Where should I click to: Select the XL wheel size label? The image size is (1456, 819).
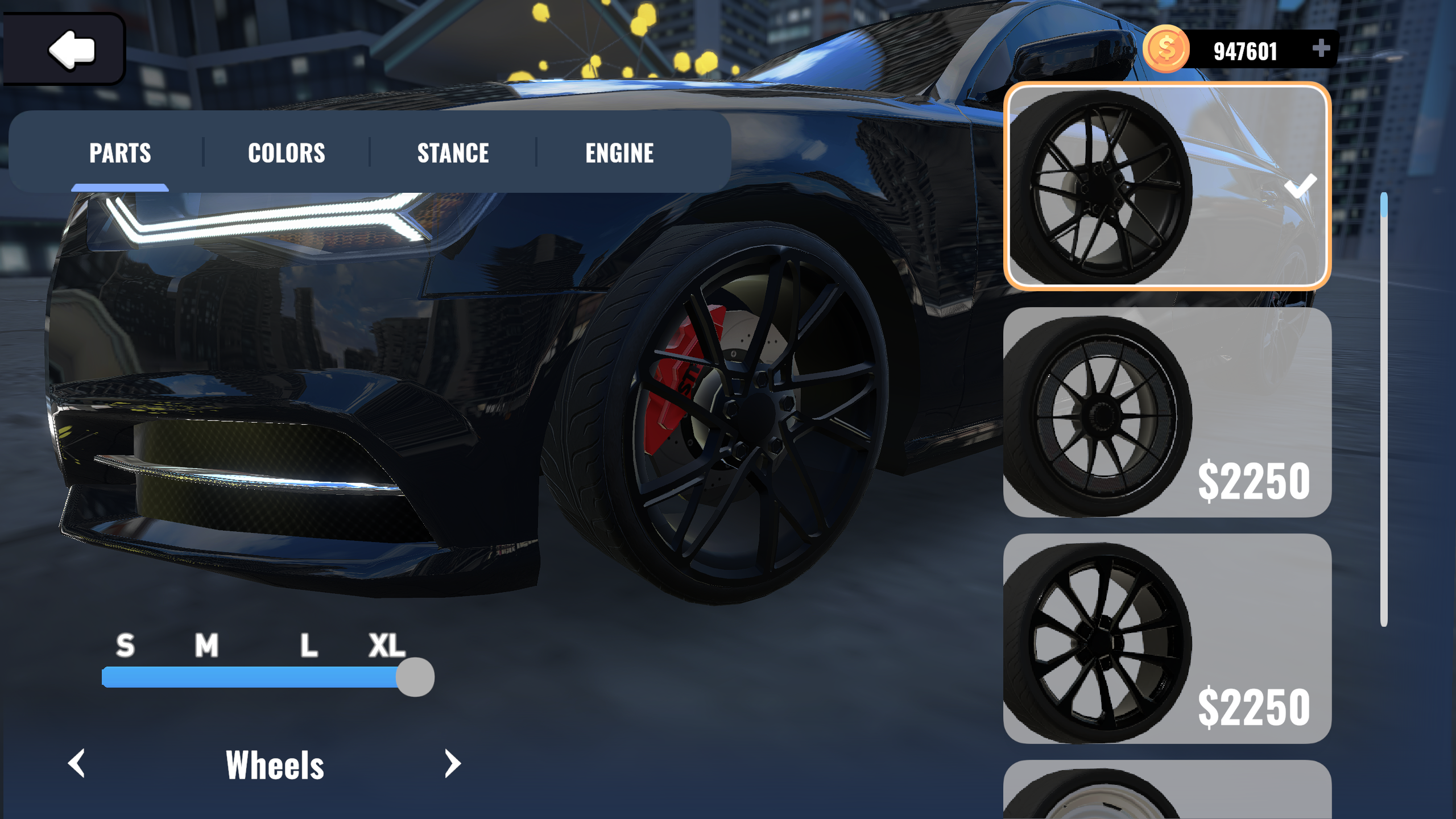[386, 644]
